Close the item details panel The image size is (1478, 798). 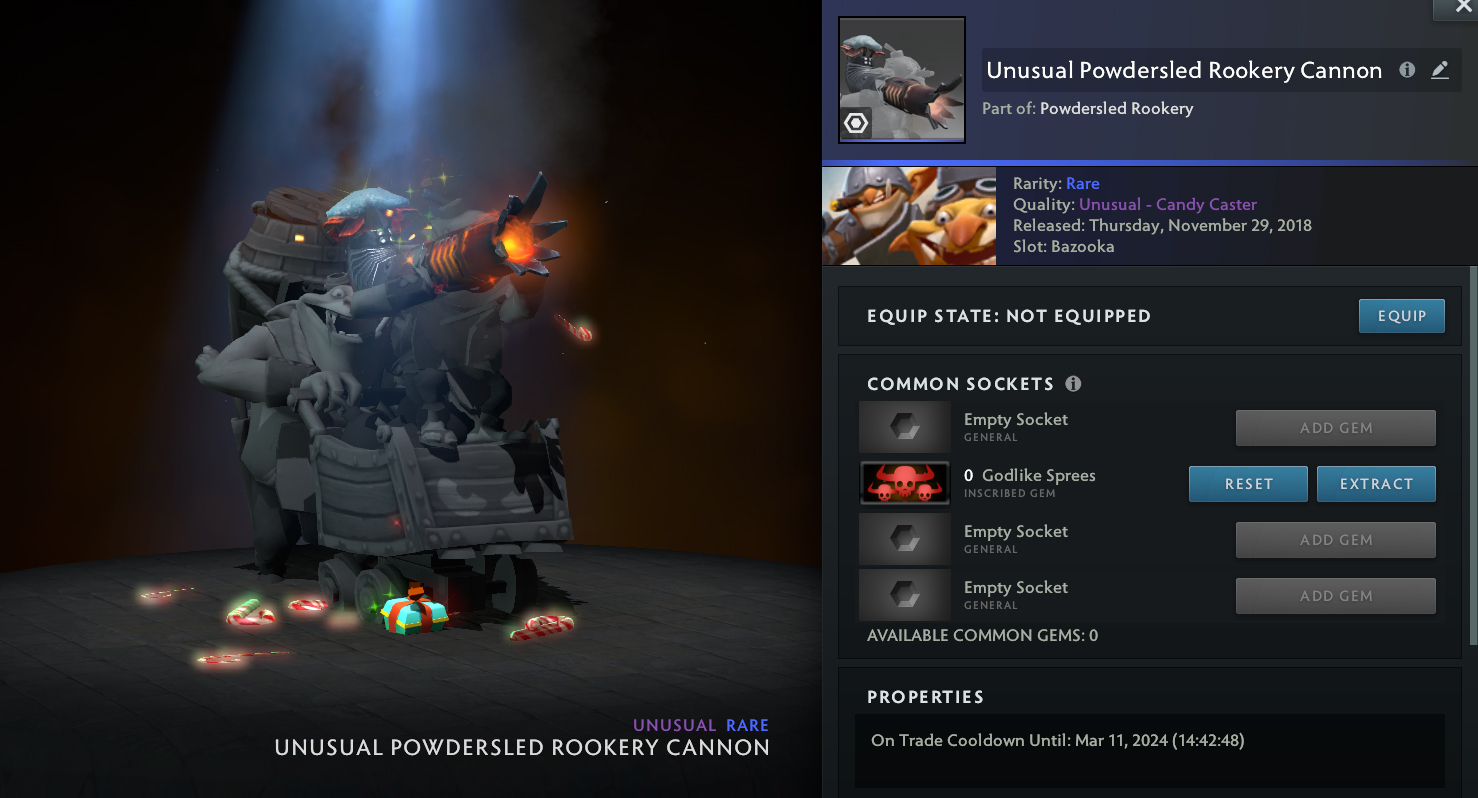[x=1455, y=8]
